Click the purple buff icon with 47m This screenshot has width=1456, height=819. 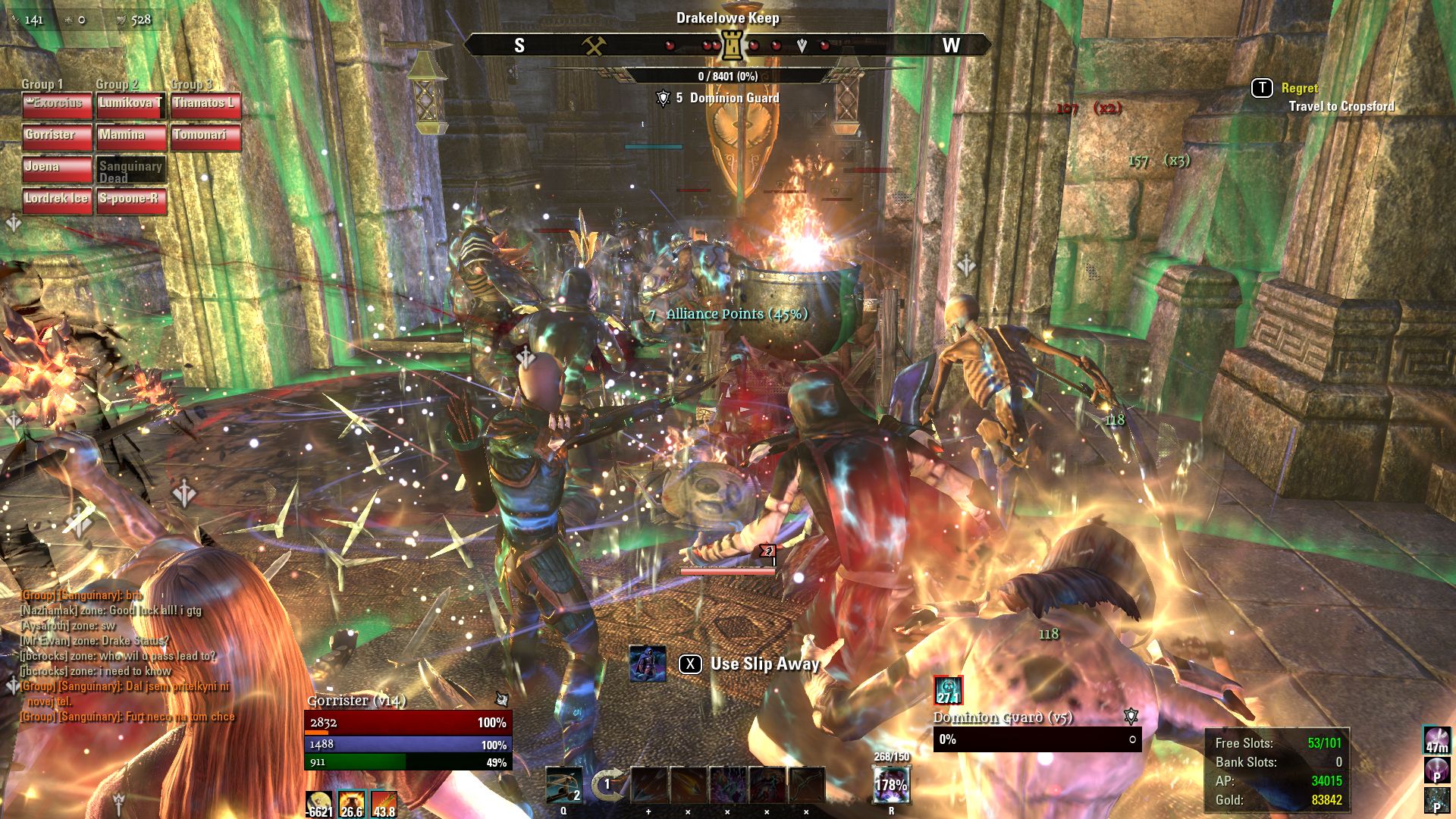[x=1437, y=740]
